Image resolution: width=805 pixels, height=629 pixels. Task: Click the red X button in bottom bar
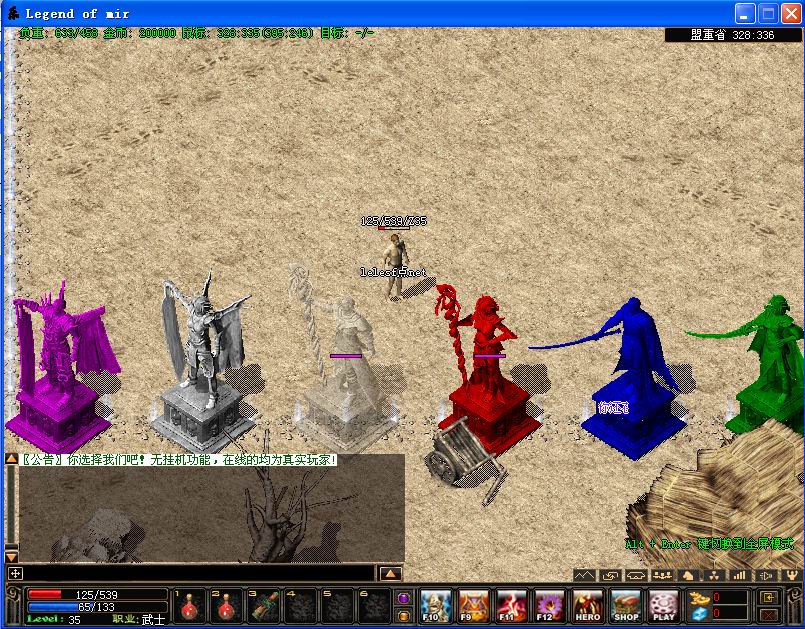point(769,614)
